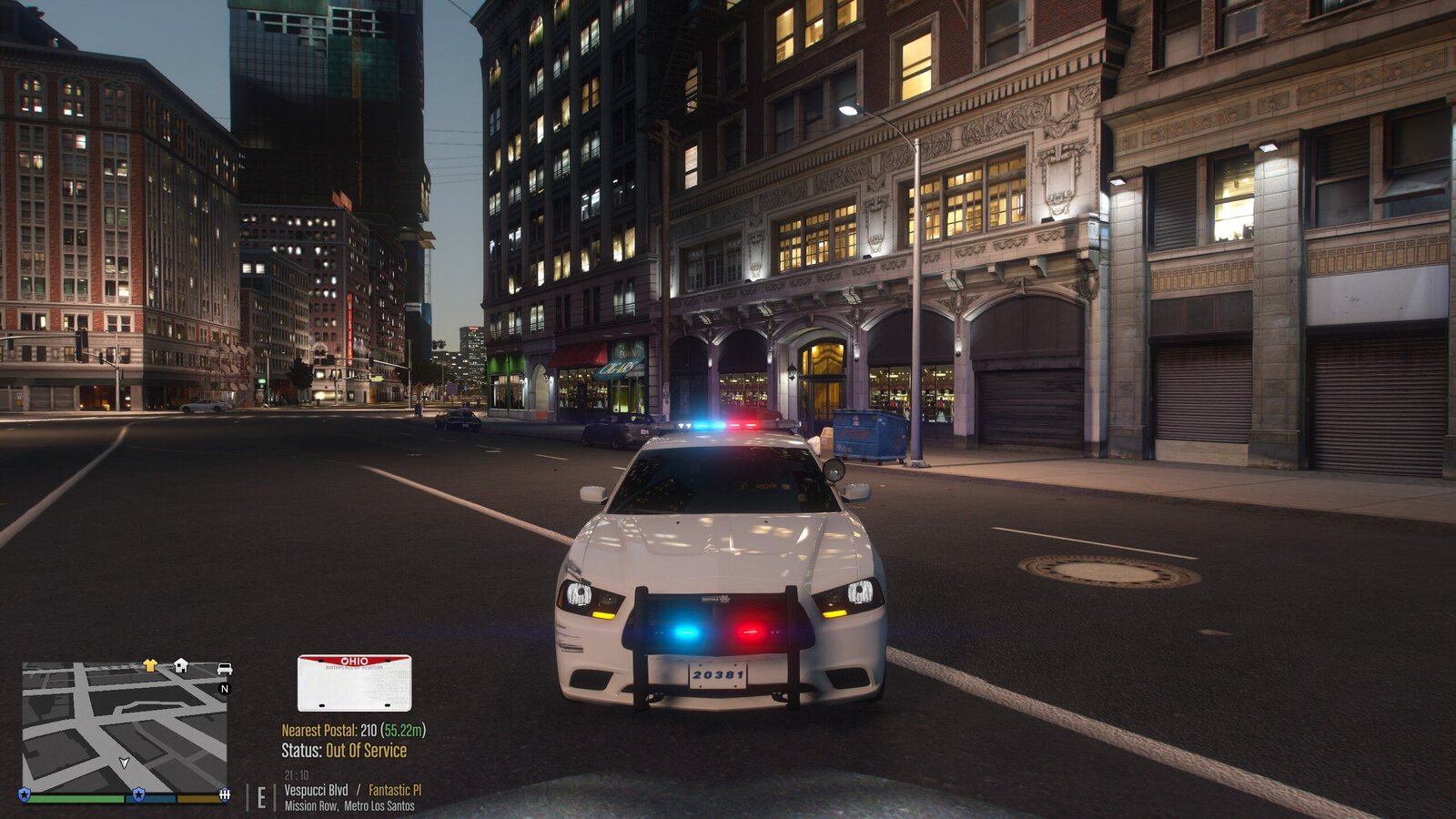1456x819 pixels.
Task: Click the player arrow on the minimap
Action: pyautogui.click(x=125, y=763)
